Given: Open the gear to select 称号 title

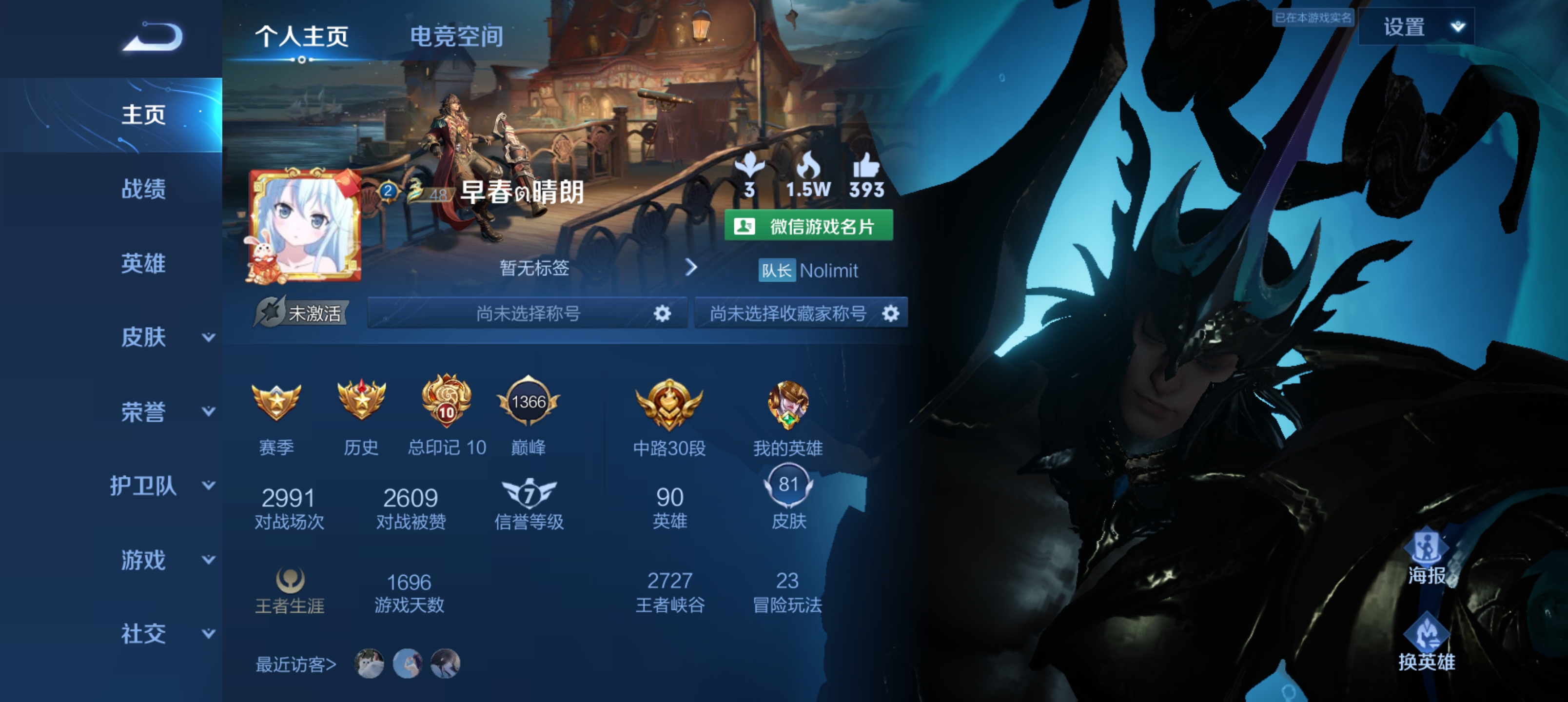Looking at the screenshot, I should point(663,313).
